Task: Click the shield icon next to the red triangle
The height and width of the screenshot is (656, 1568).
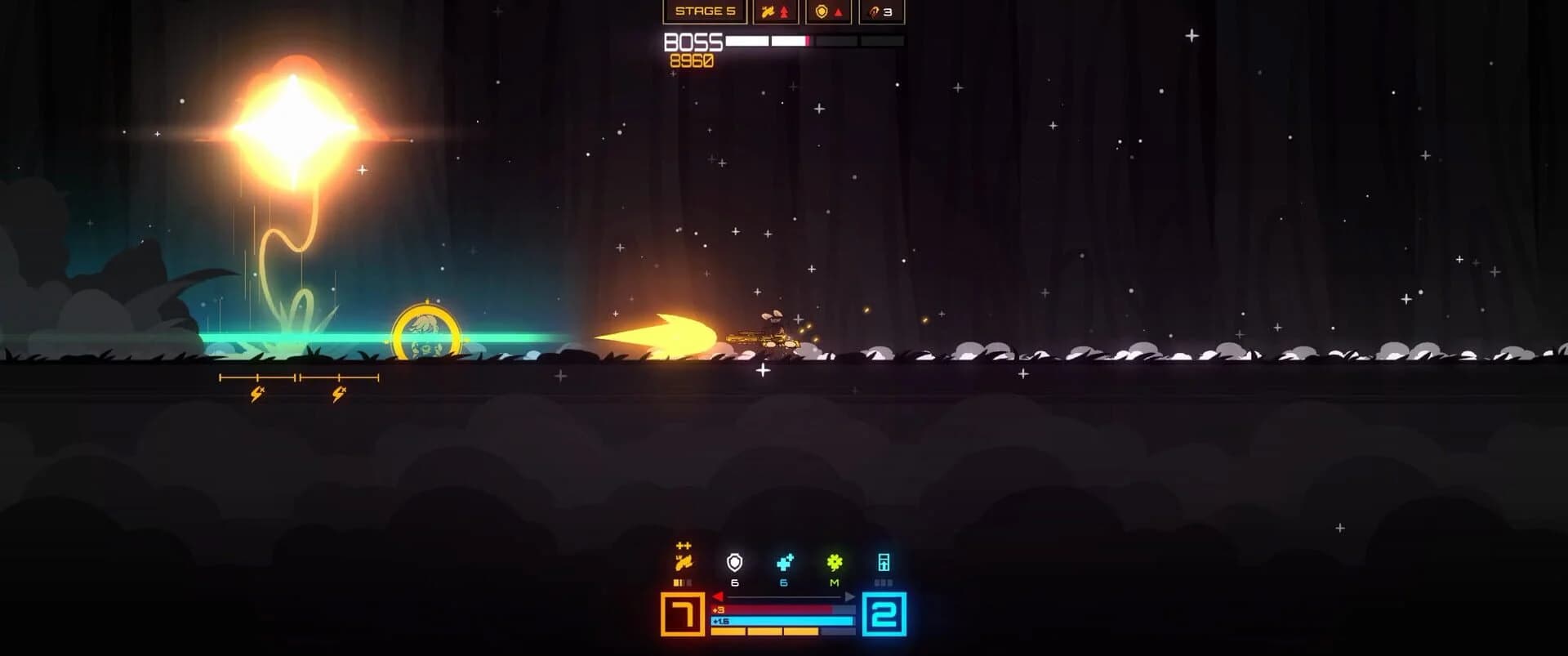Action: pos(821,12)
